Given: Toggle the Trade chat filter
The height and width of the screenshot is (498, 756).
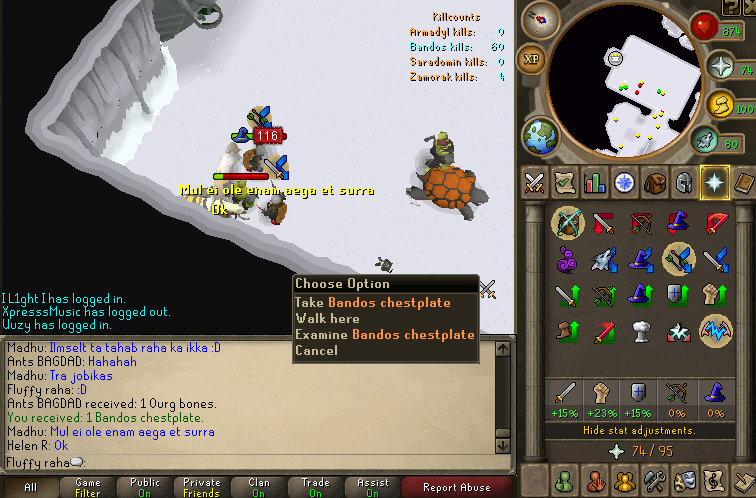Looking at the screenshot, I should pyautogui.click(x=316, y=487).
